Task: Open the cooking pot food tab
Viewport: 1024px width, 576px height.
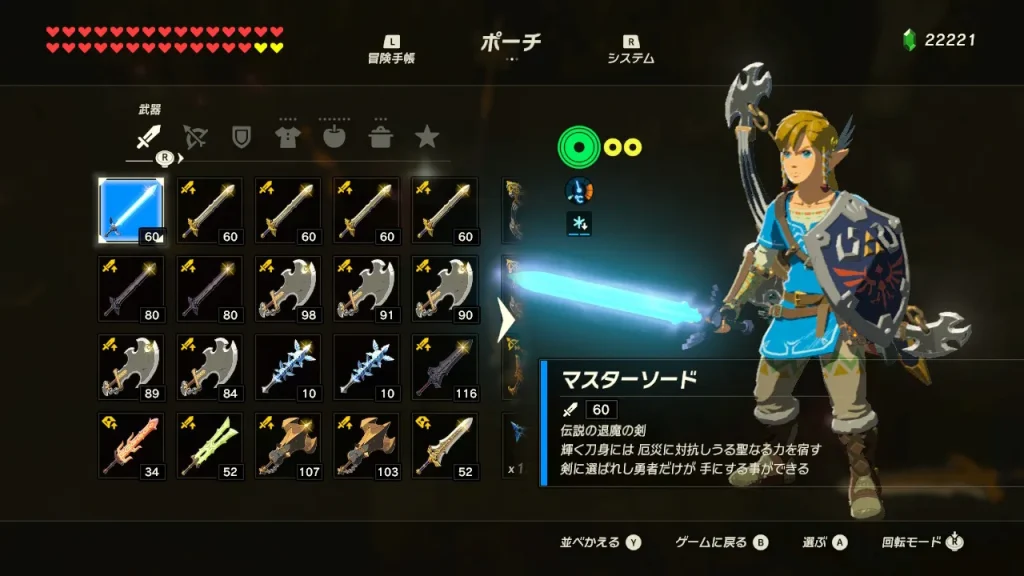Action: click(380, 137)
